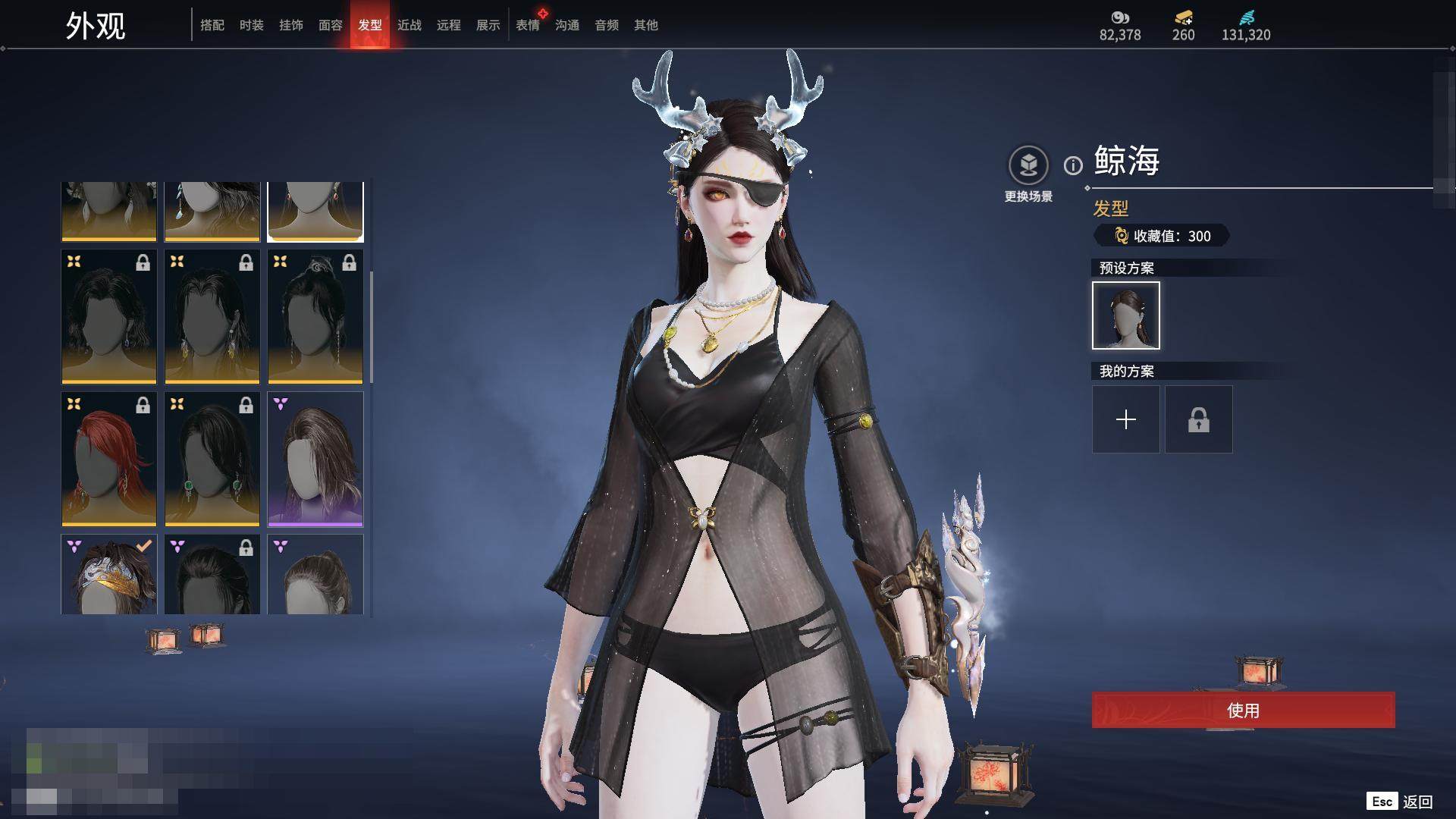This screenshot has height=819, width=1456.
Task: Go to the 面容 tab
Action: (331, 25)
